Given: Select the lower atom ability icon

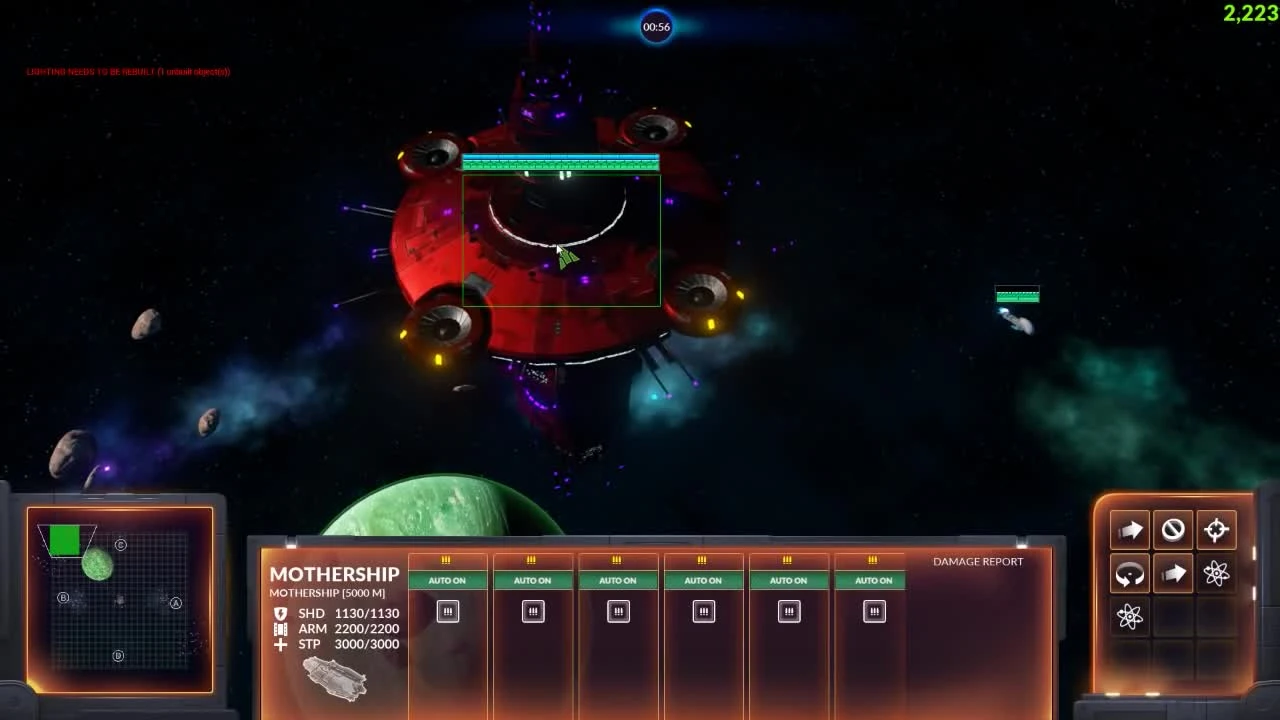Looking at the screenshot, I should click(1129, 617).
